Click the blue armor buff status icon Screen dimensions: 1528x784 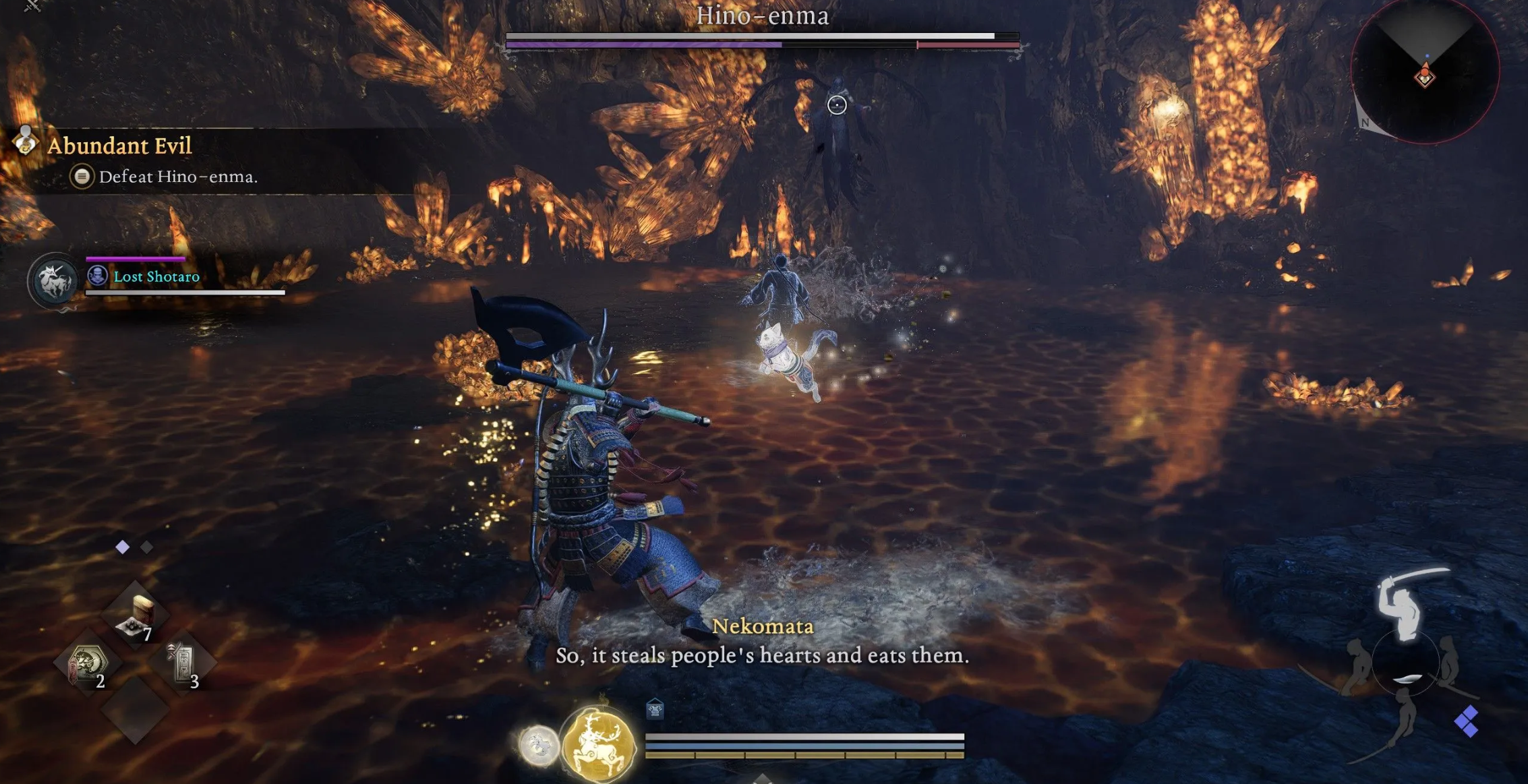(x=655, y=709)
